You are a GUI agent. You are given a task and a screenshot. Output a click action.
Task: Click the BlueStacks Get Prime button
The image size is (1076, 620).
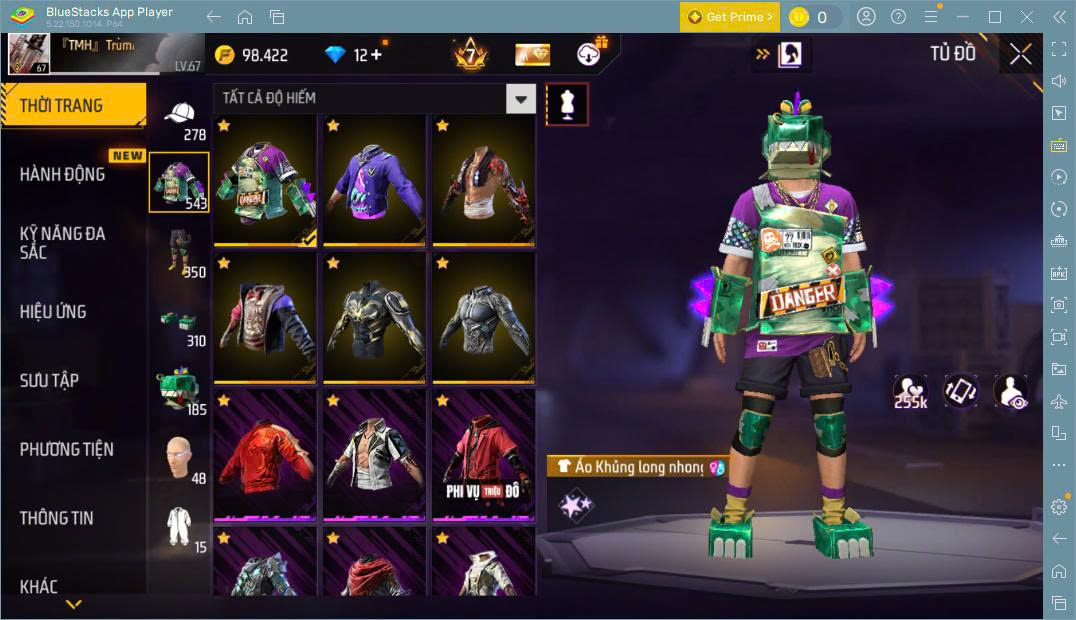pyautogui.click(x=729, y=17)
